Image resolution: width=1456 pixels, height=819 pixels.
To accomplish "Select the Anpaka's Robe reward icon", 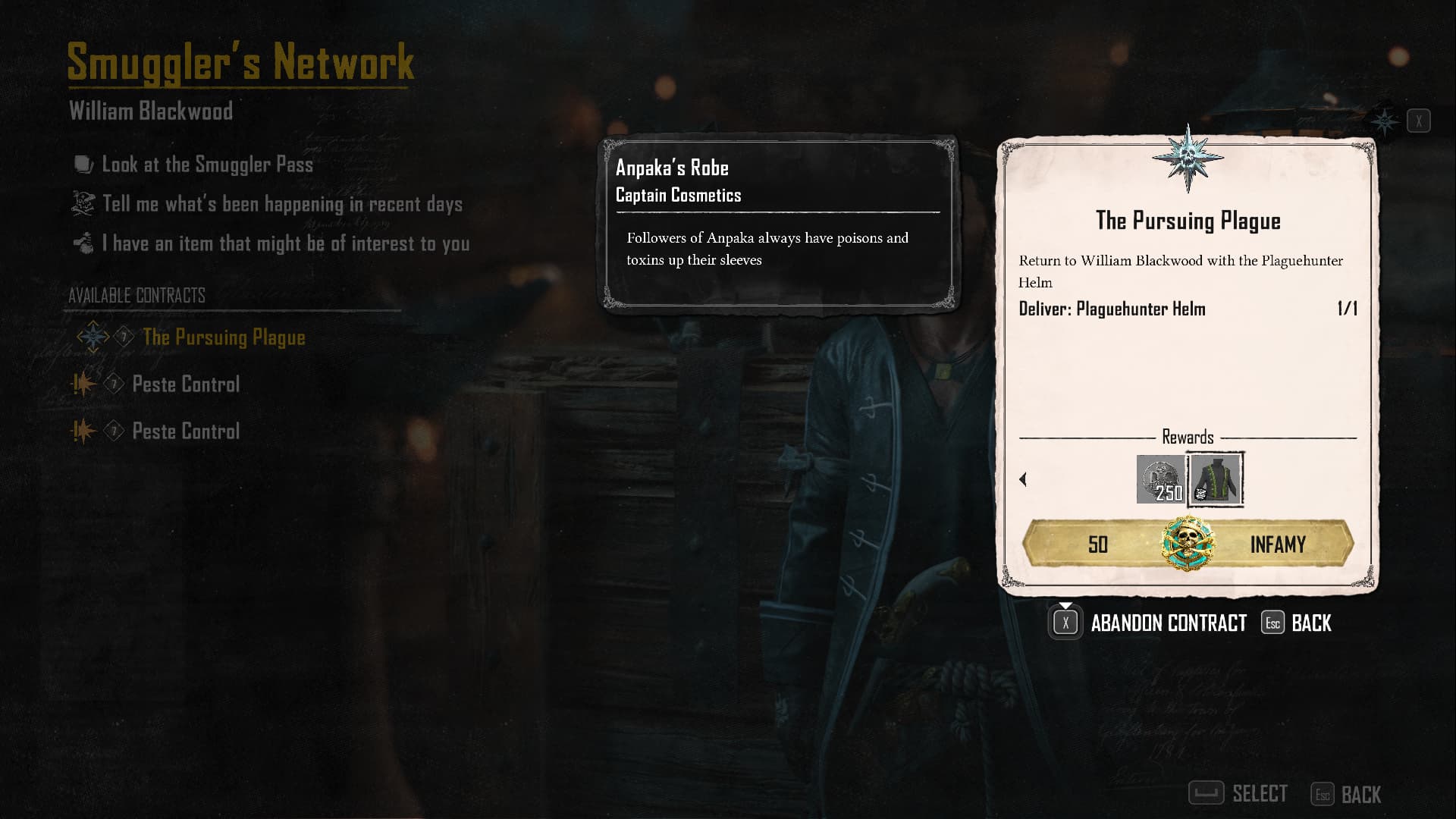I will point(1216,479).
